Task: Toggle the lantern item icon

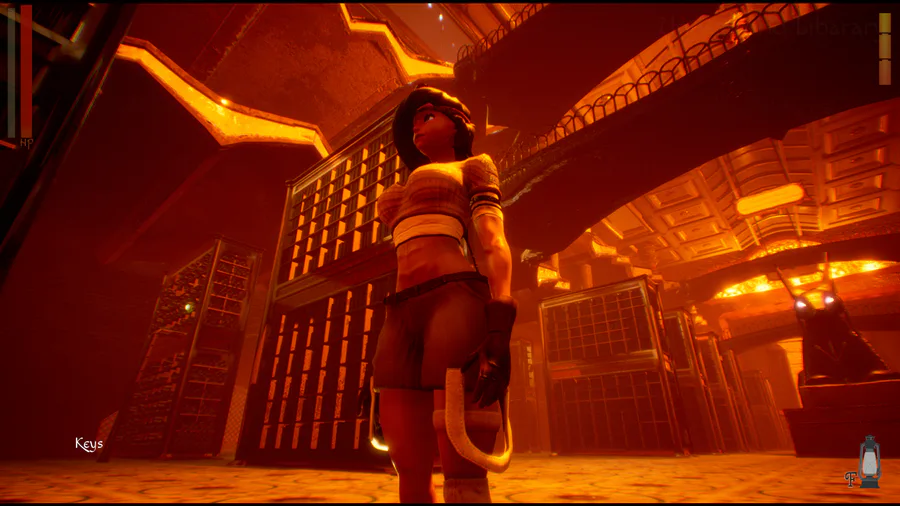Action: 869,462
